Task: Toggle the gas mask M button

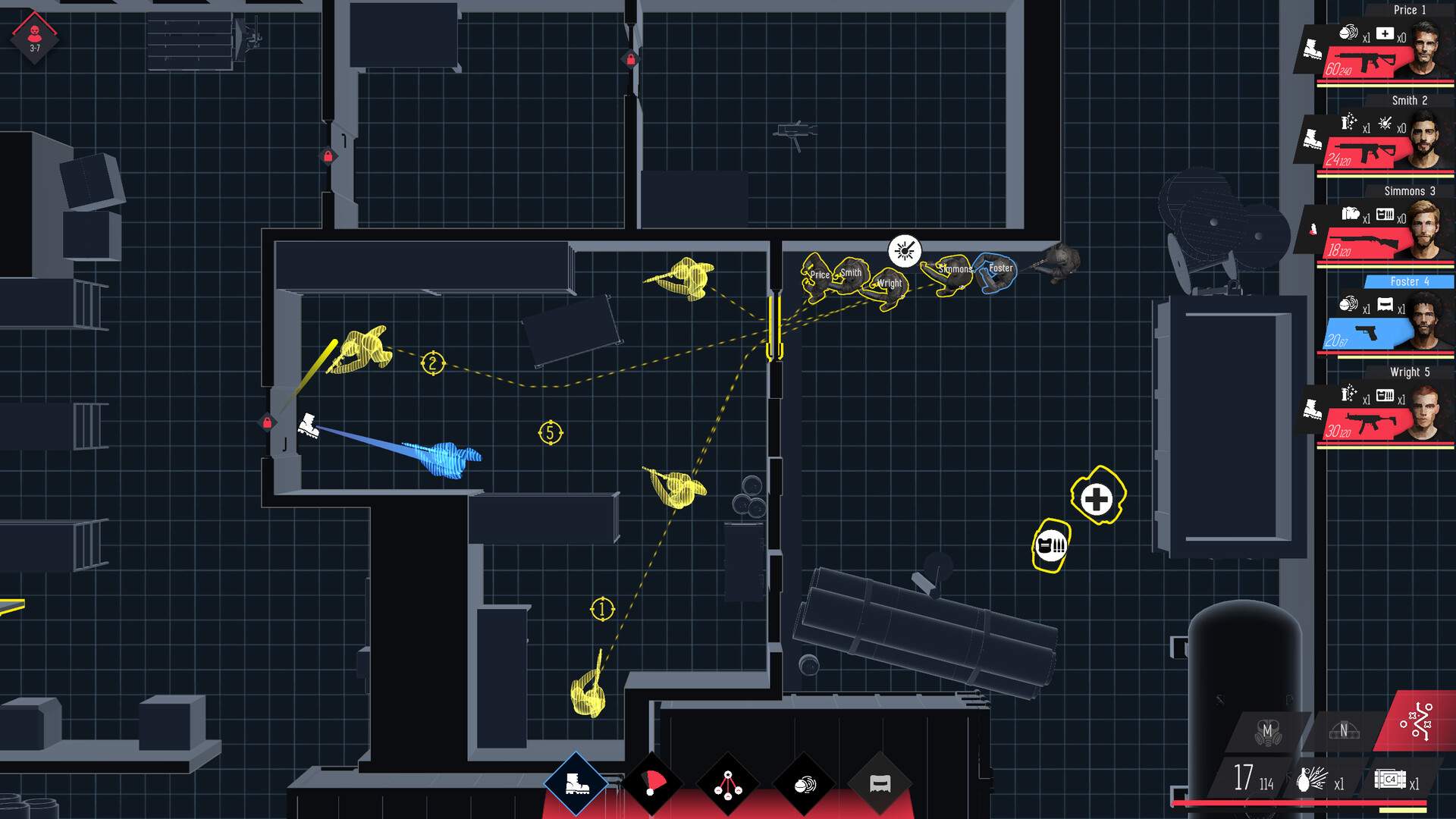Action: (1267, 732)
